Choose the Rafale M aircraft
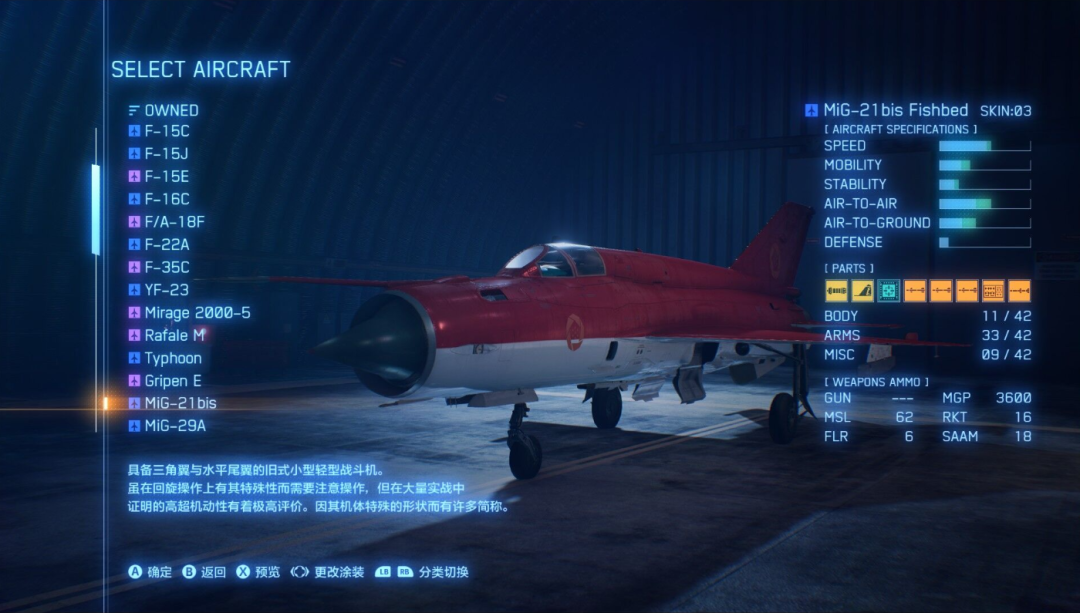The width and height of the screenshot is (1080, 613). coord(174,335)
